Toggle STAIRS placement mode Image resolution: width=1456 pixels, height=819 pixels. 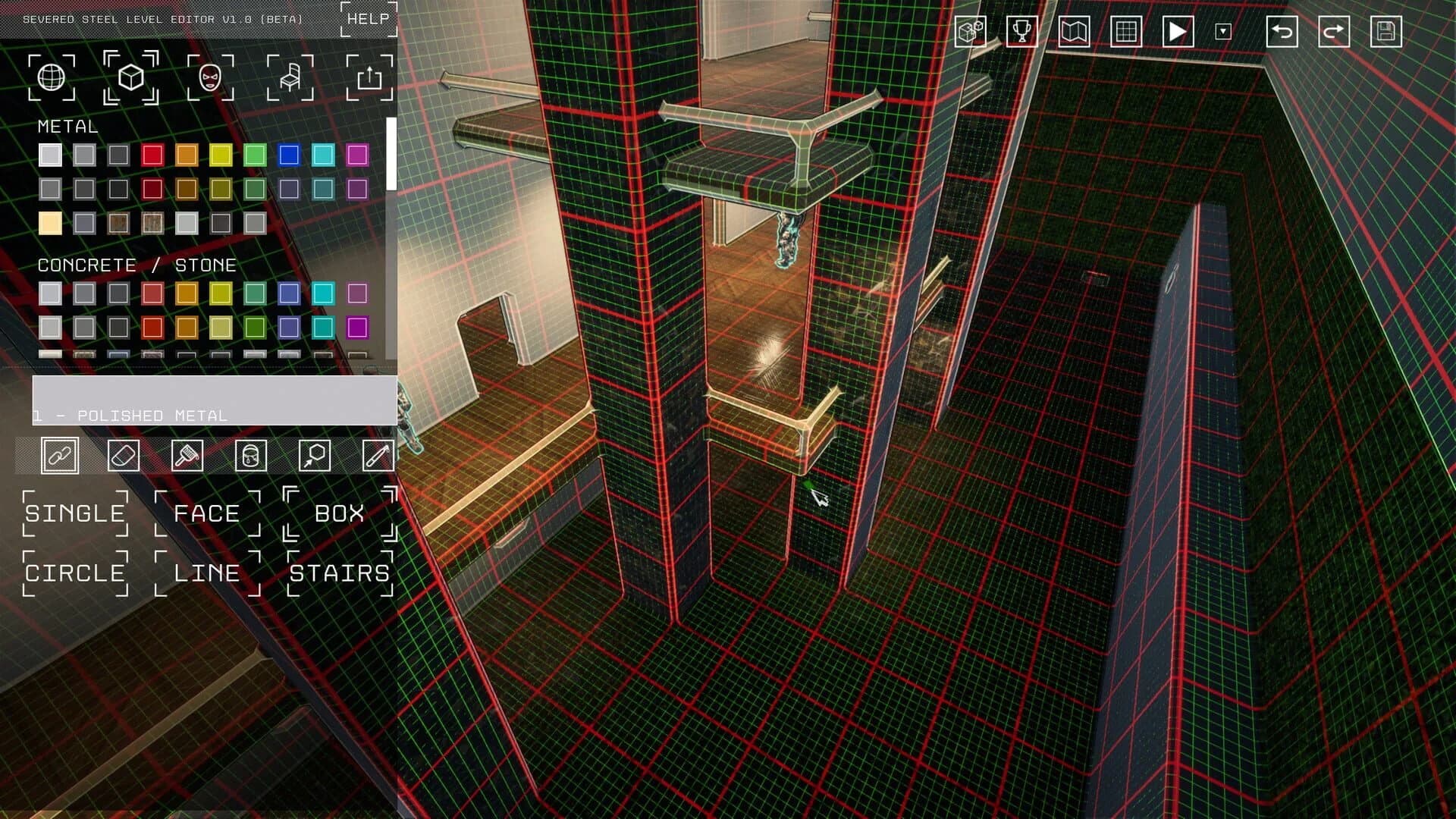click(338, 574)
